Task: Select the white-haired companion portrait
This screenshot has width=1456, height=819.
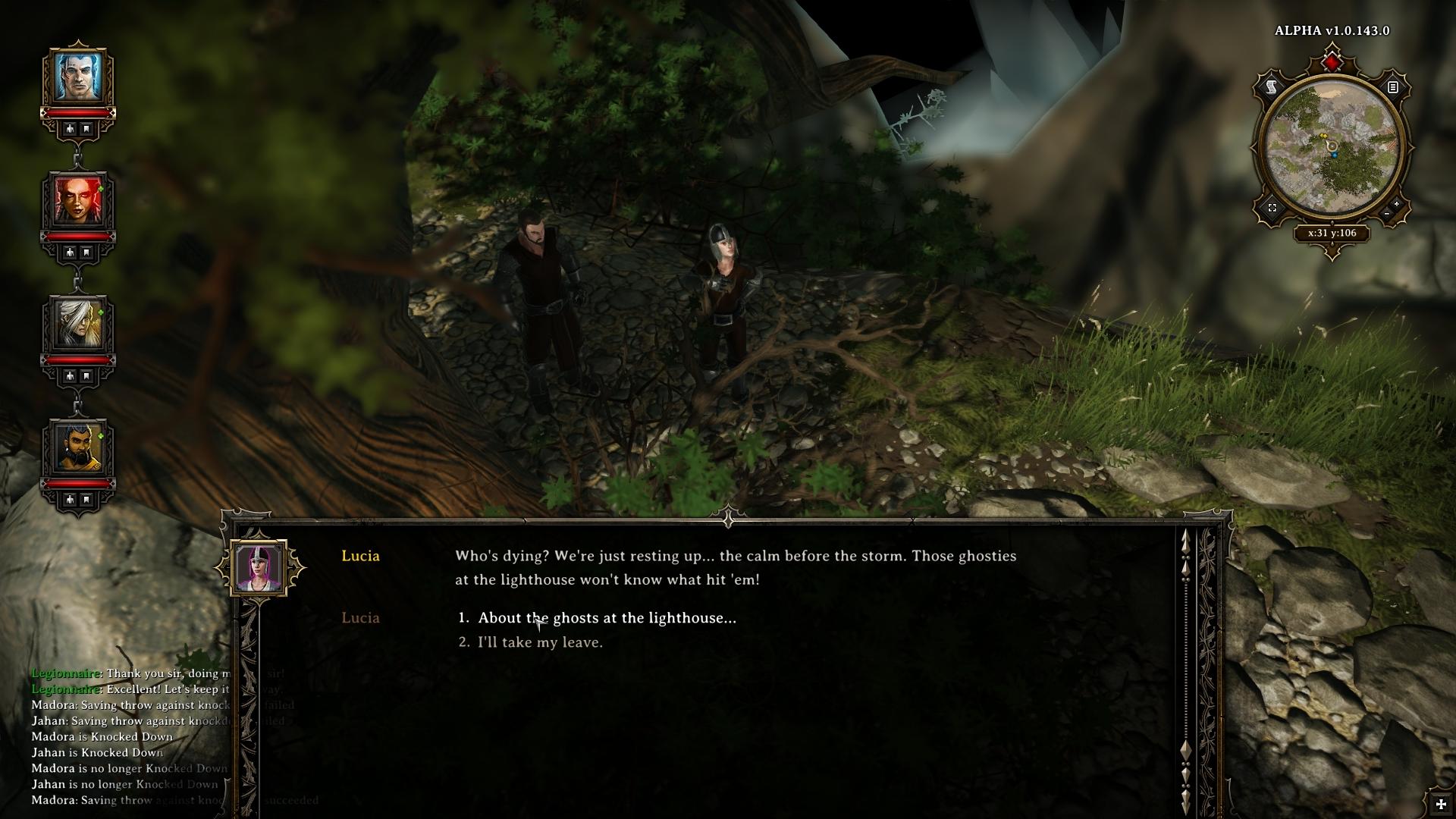Action: 77,324
